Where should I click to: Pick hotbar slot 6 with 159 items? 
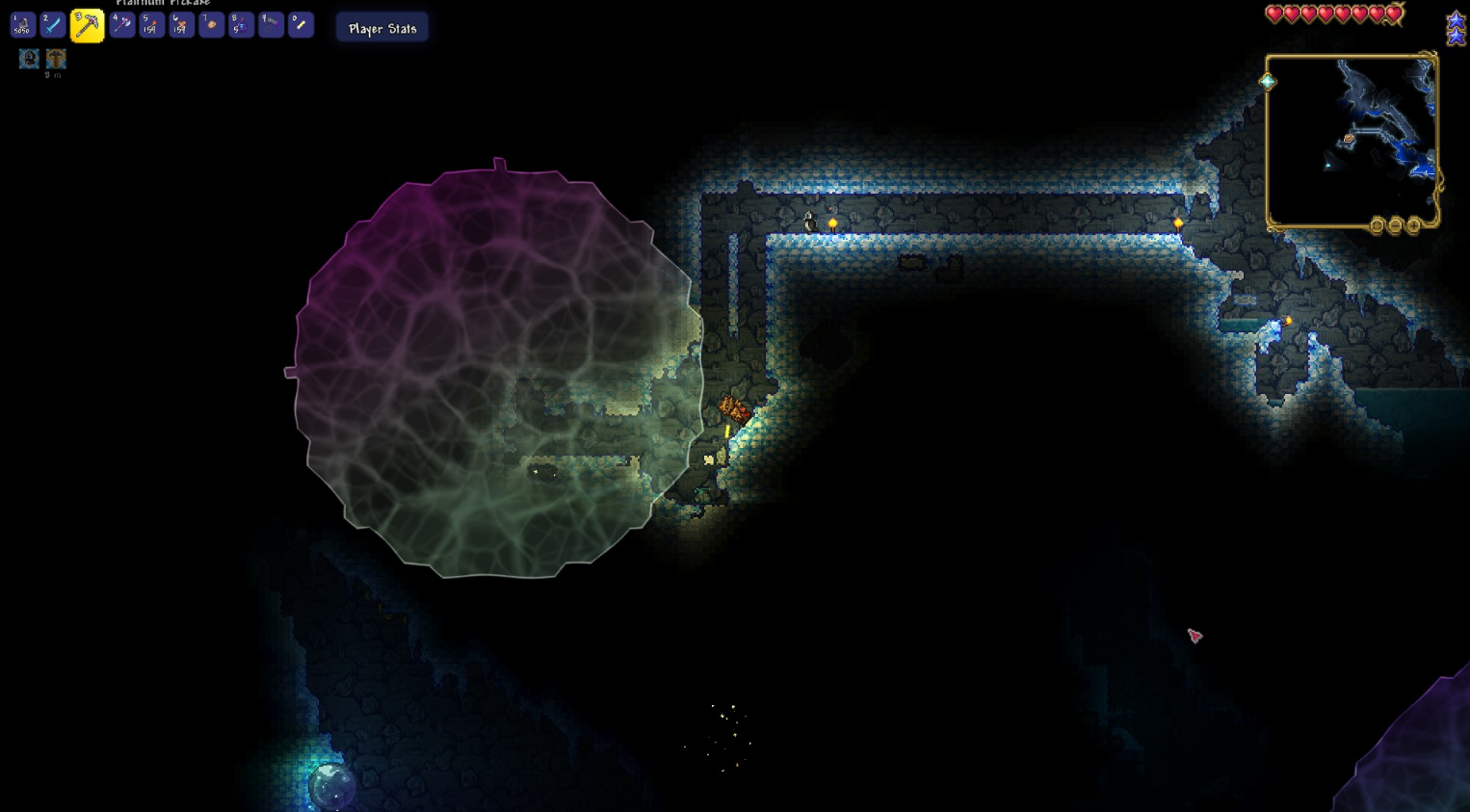181,25
